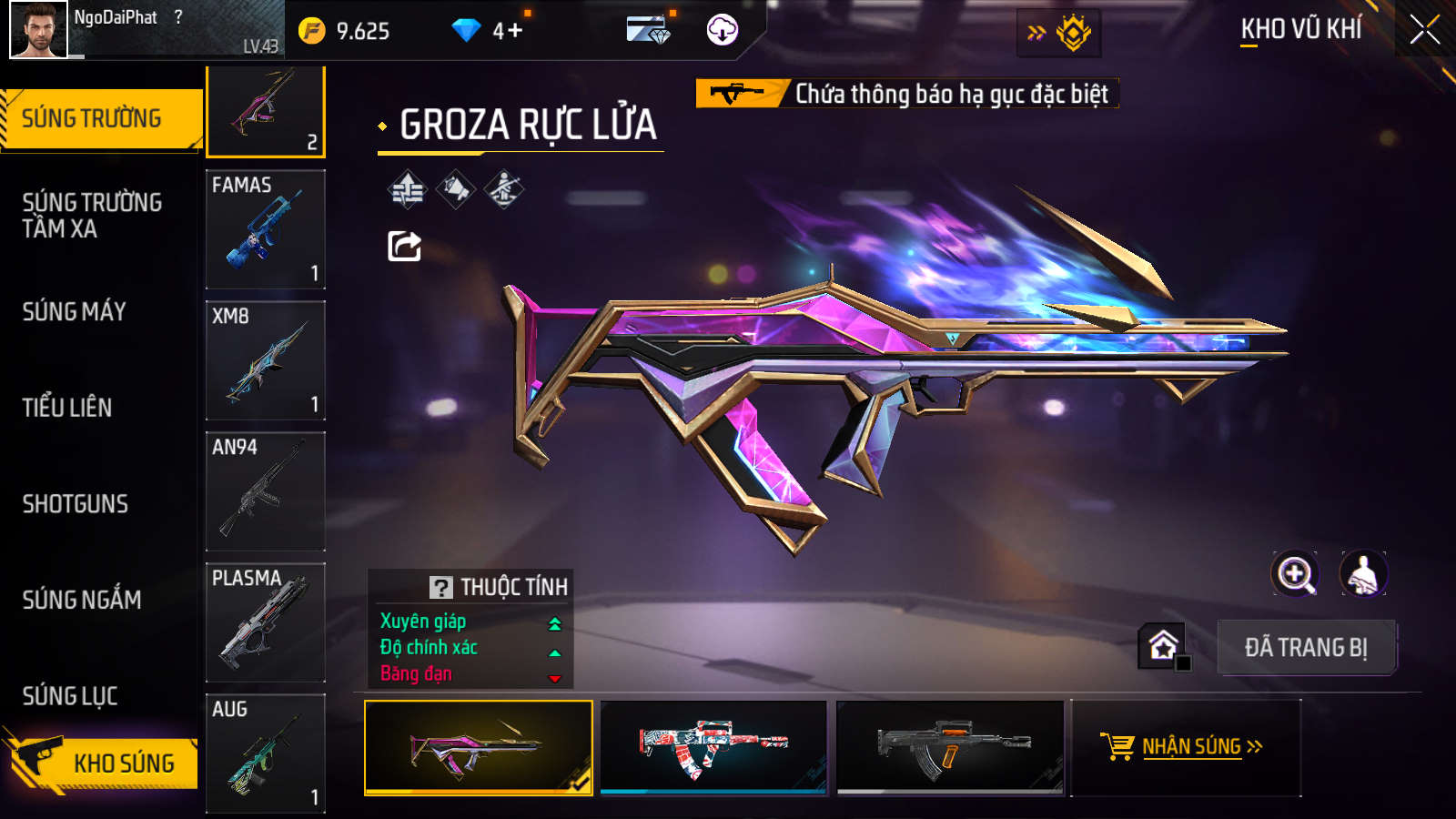Pick the PLASMA weapon tile
The height and width of the screenshot is (819, 1456).
(266, 622)
